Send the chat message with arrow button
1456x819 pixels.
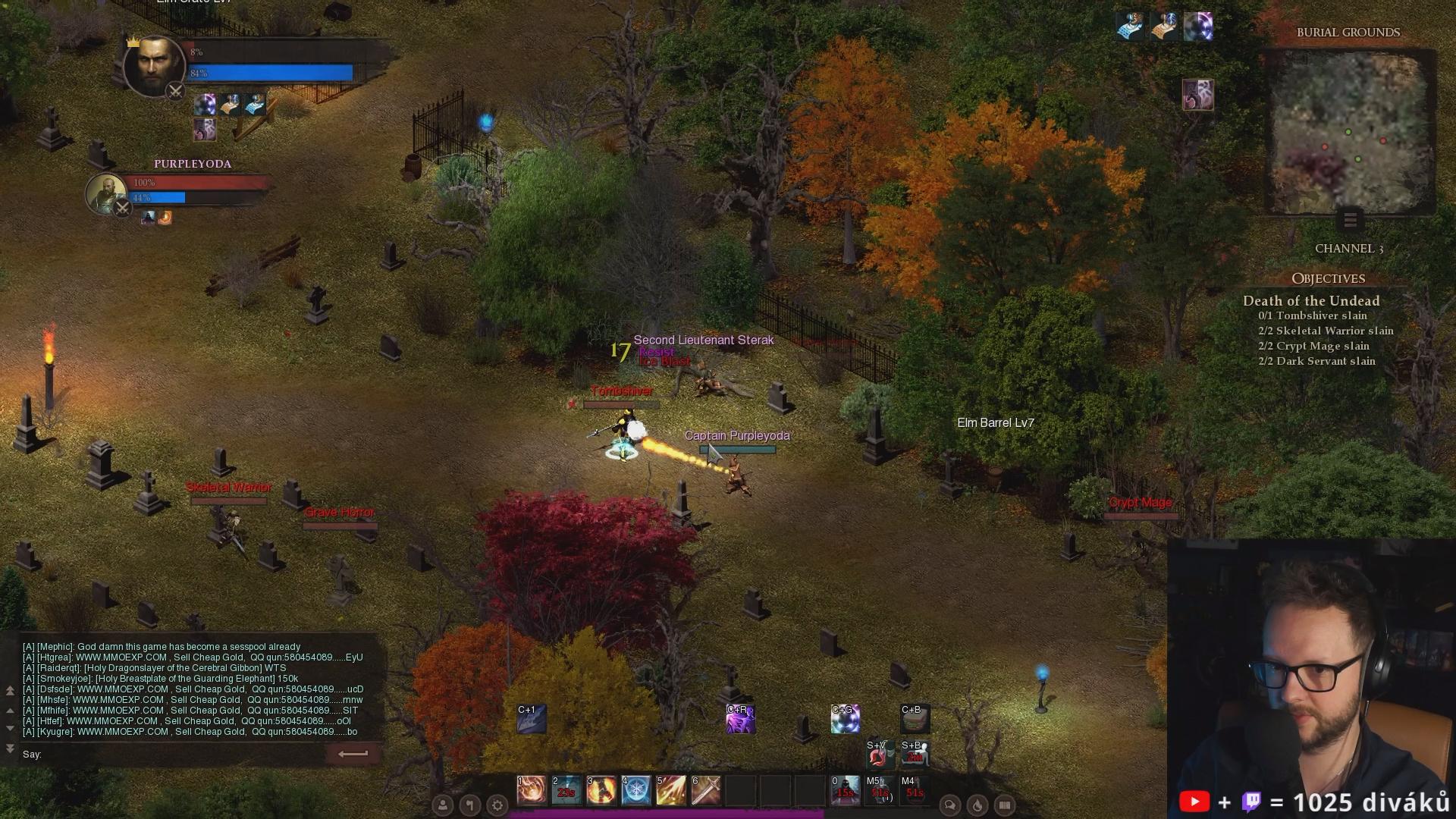(353, 754)
